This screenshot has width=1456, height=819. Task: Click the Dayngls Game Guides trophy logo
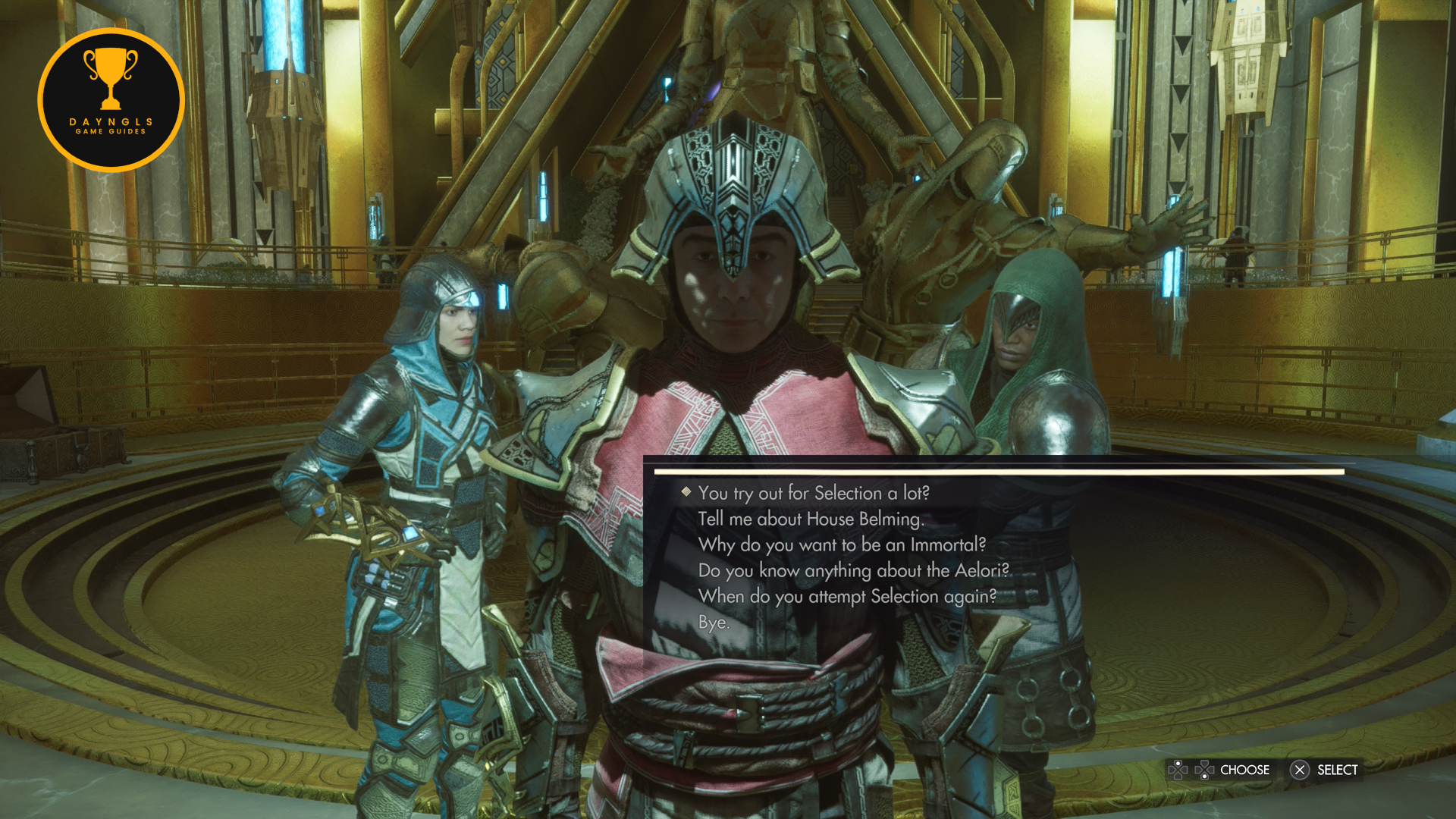(x=111, y=99)
